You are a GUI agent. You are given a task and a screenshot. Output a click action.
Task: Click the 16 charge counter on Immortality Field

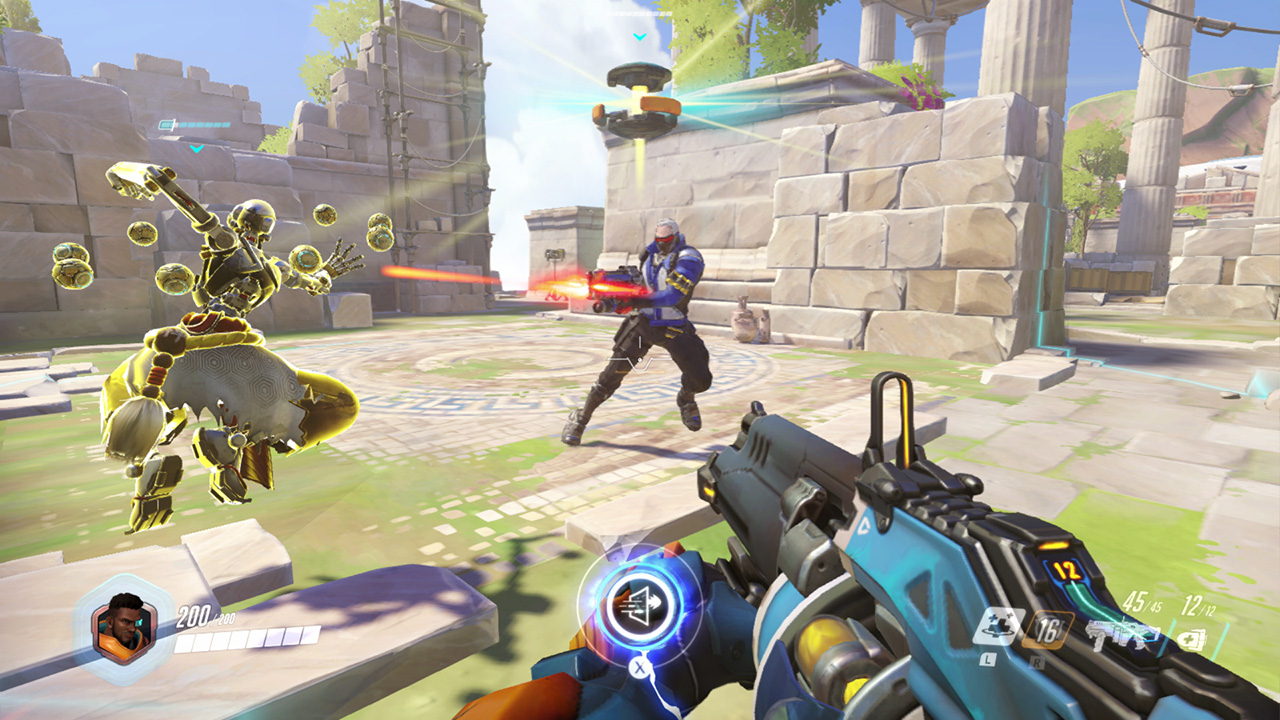(1046, 631)
